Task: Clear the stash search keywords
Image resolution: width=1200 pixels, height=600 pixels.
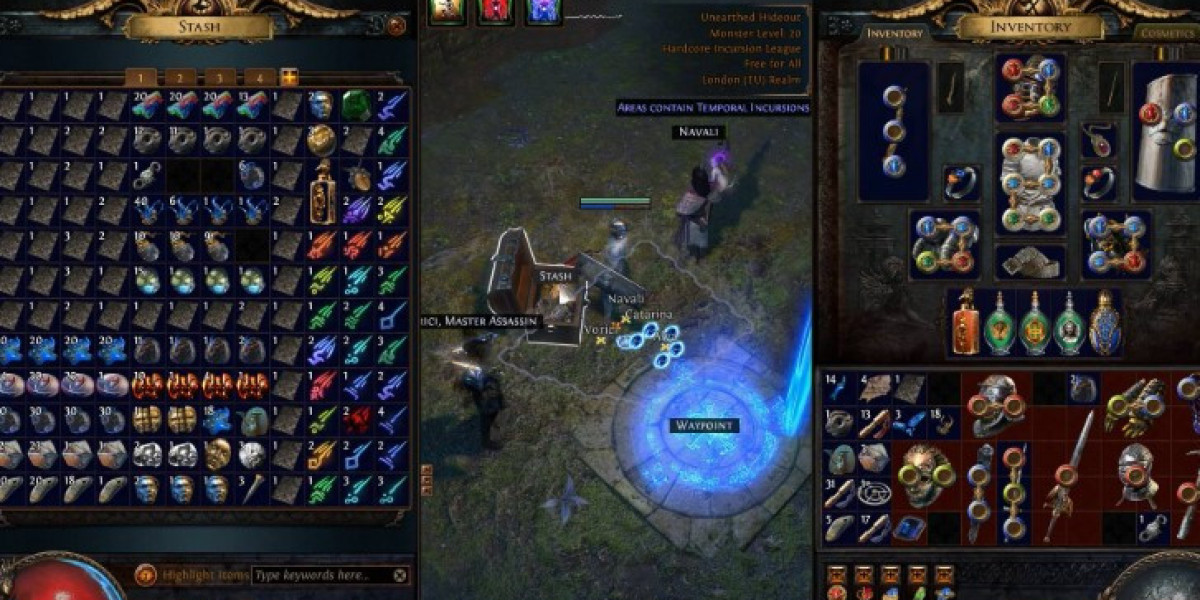Action: point(400,575)
